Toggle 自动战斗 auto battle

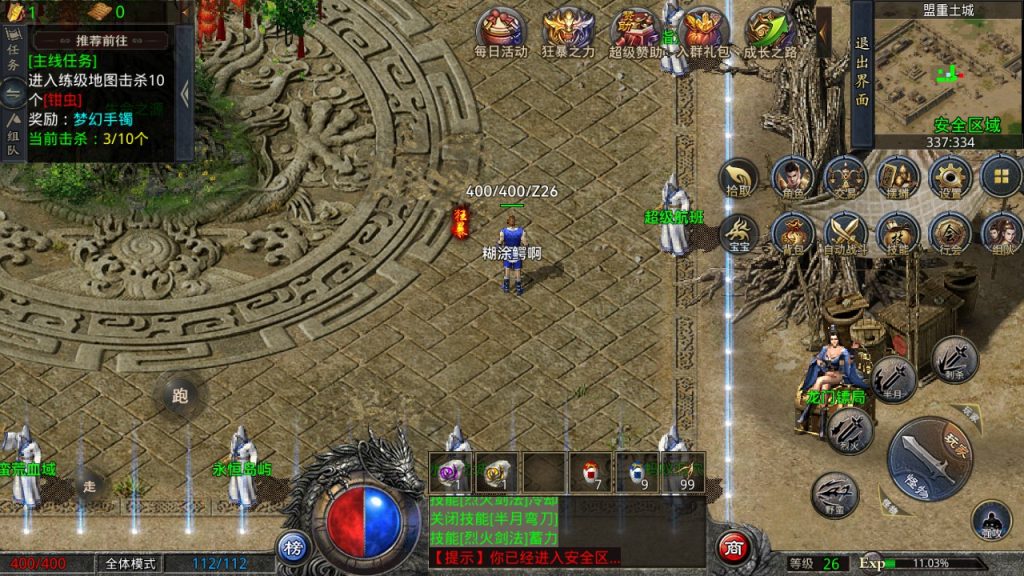point(844,234)
